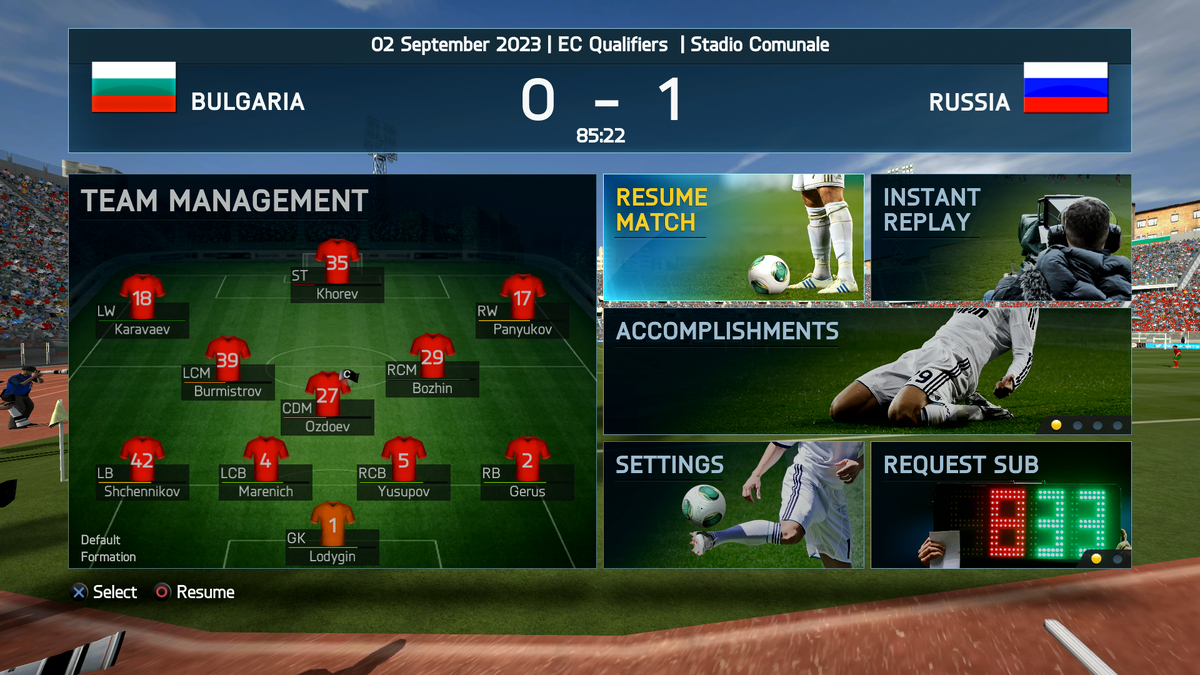Select the Resume Match tile

(733, 237)
